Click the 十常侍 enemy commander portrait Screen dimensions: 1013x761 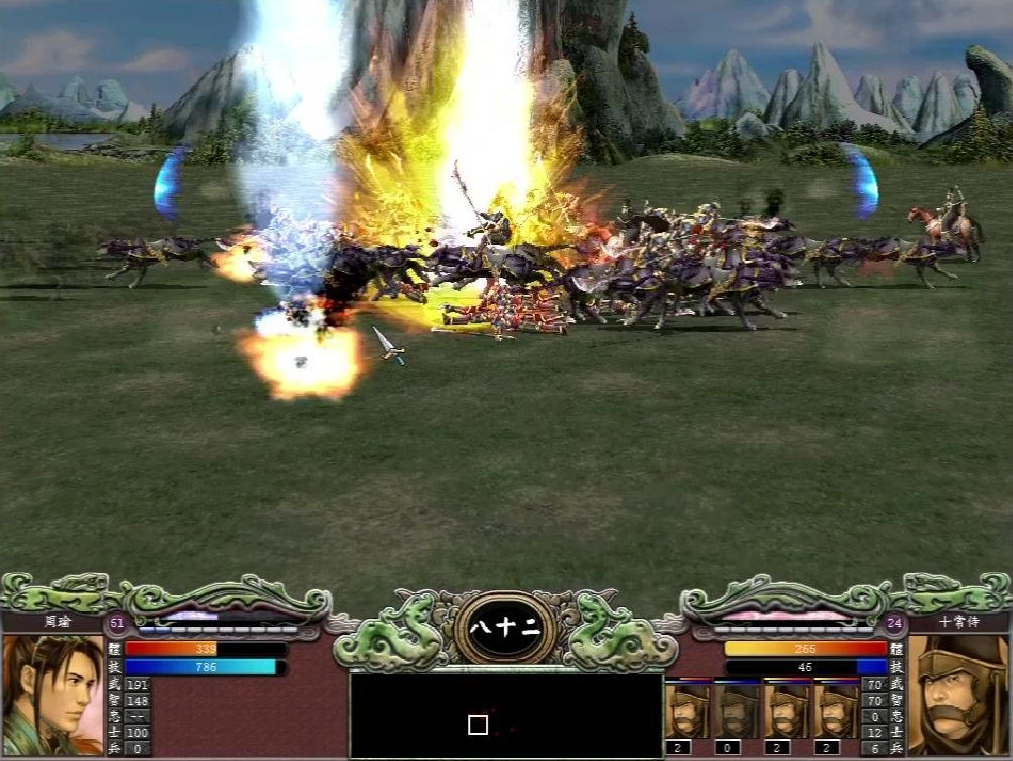pyautogui.click(x=958, y=694)
